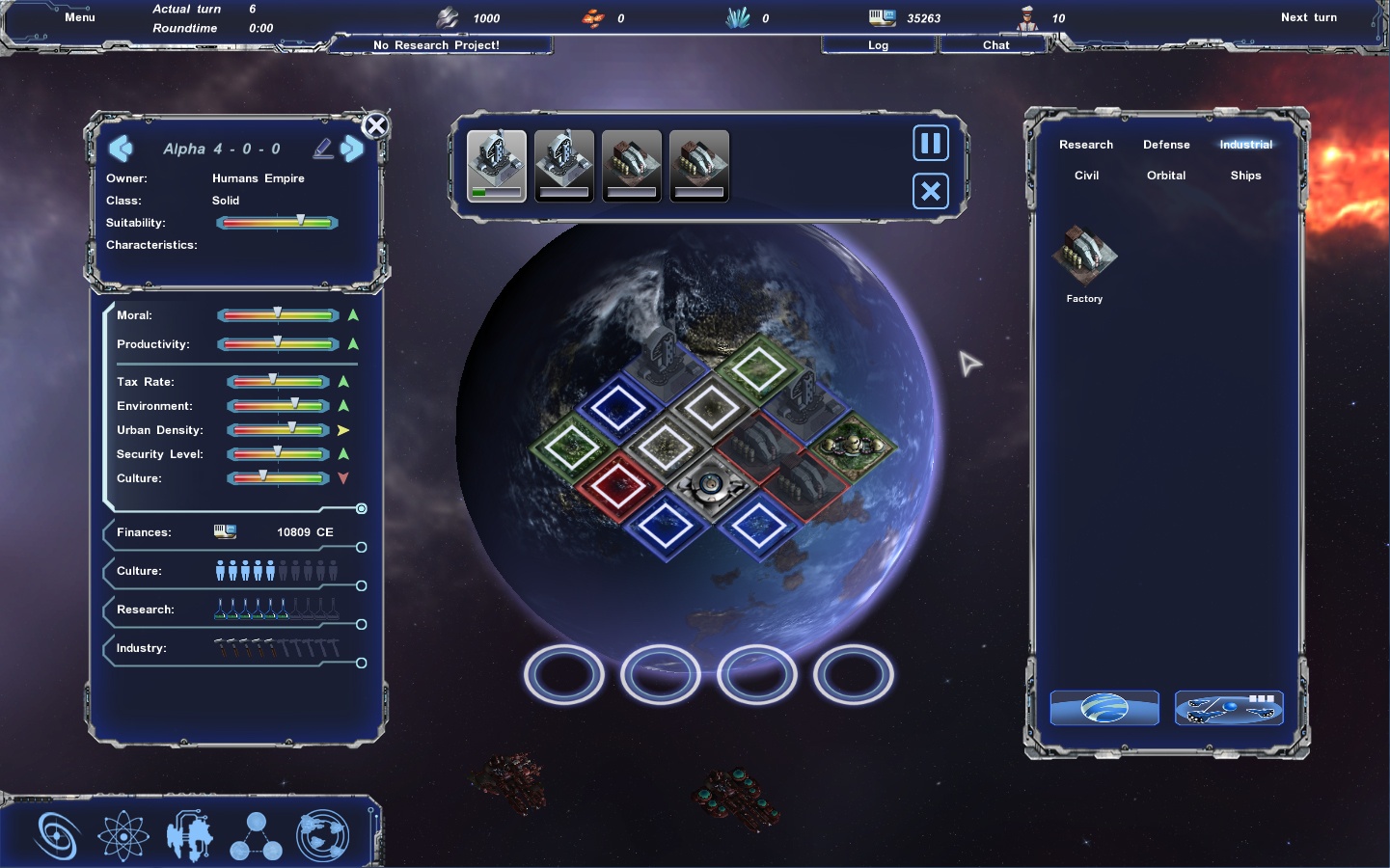
Task: Rename planet using the pencil icon
Action: tap(323, 148)
